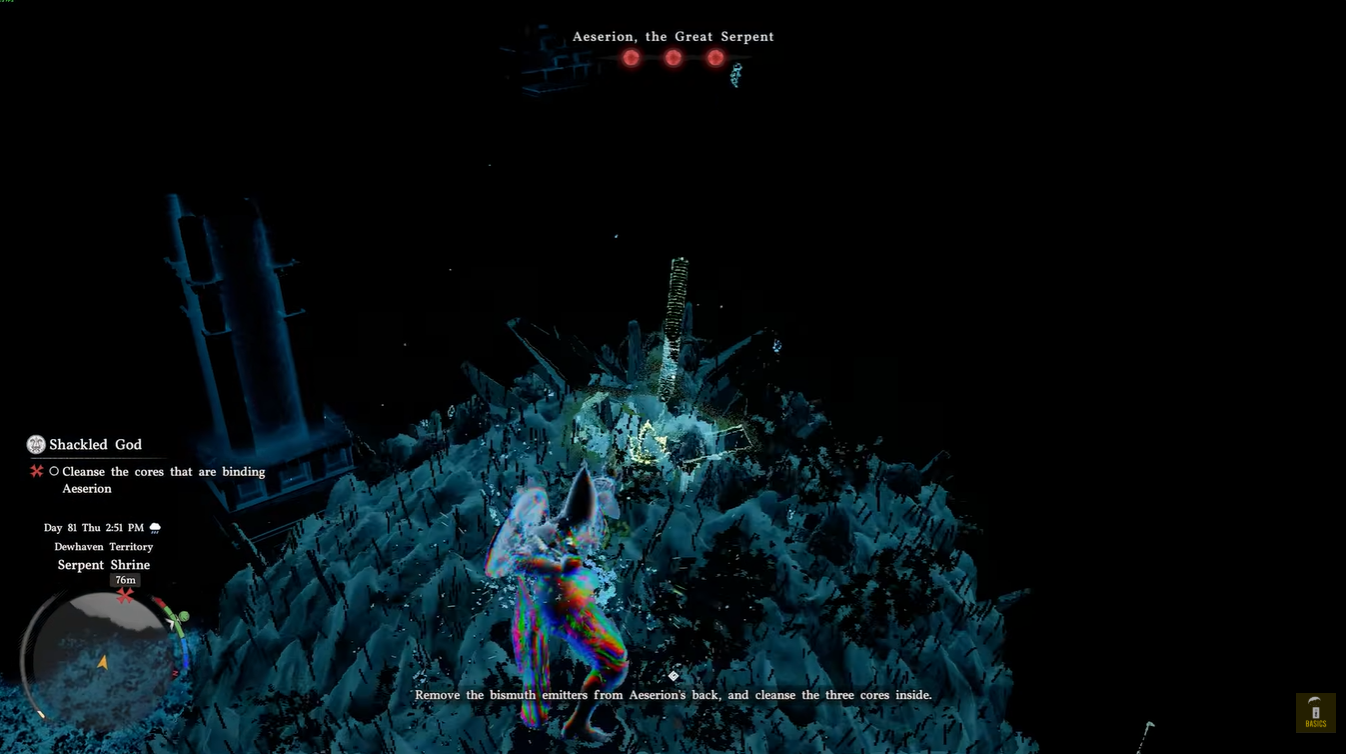
Task: Click the red quest marker on minimap edge
Action: [125, 596]
